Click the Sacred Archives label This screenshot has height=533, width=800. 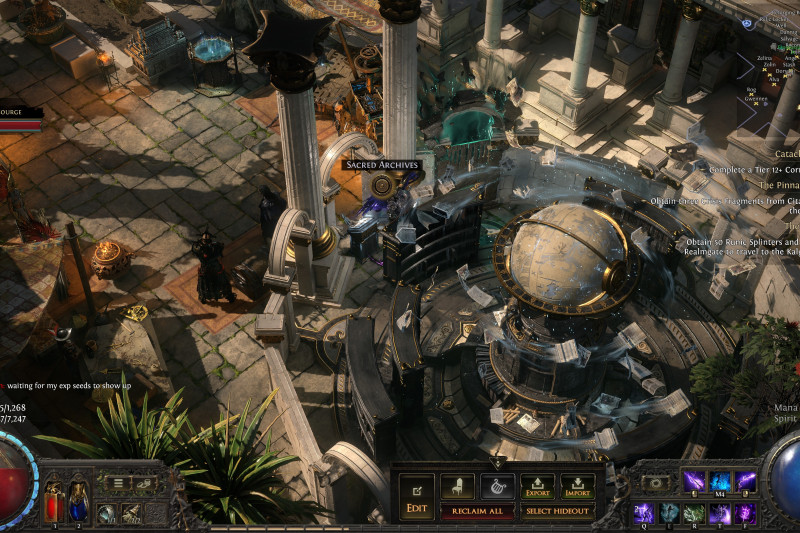[382, 165]
